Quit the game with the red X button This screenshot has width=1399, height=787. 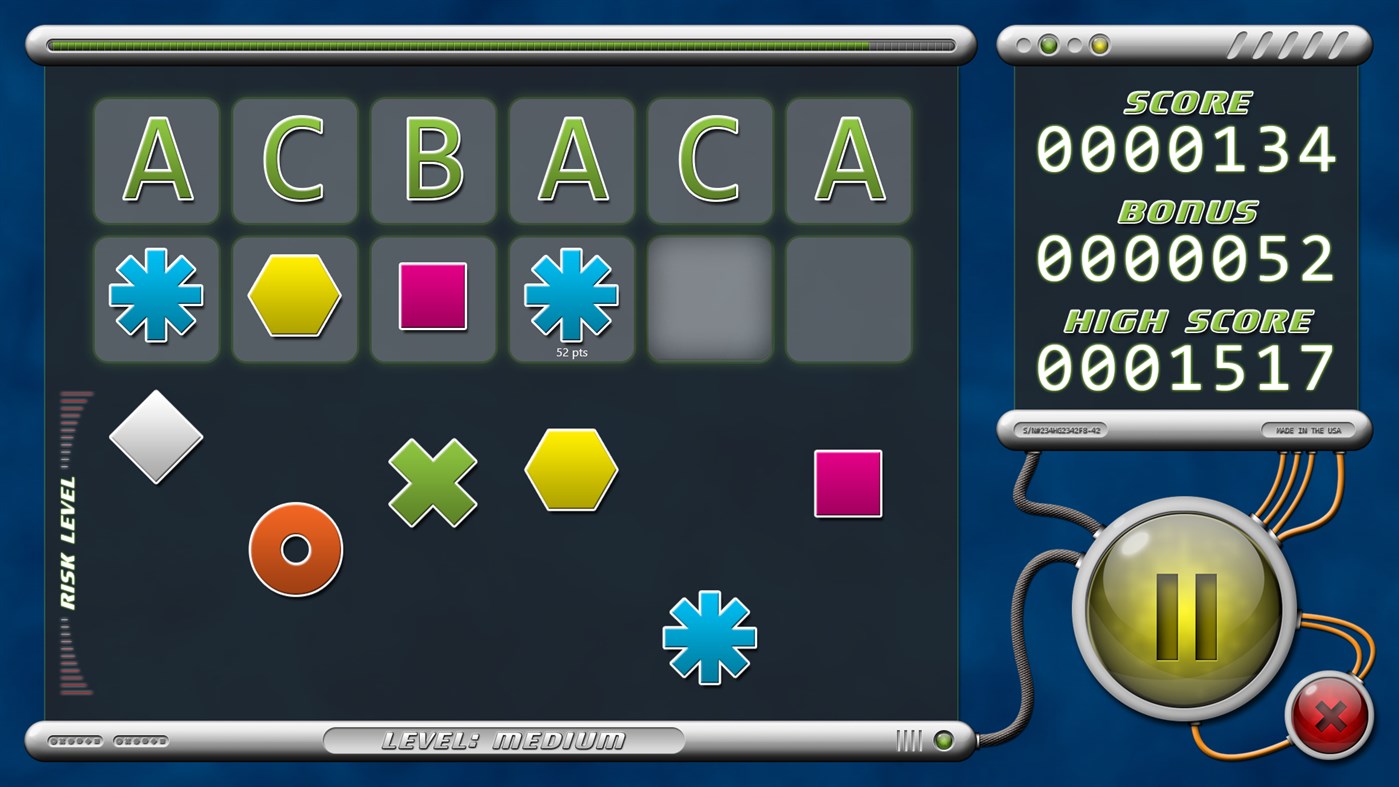click(x=1330, y=715)
